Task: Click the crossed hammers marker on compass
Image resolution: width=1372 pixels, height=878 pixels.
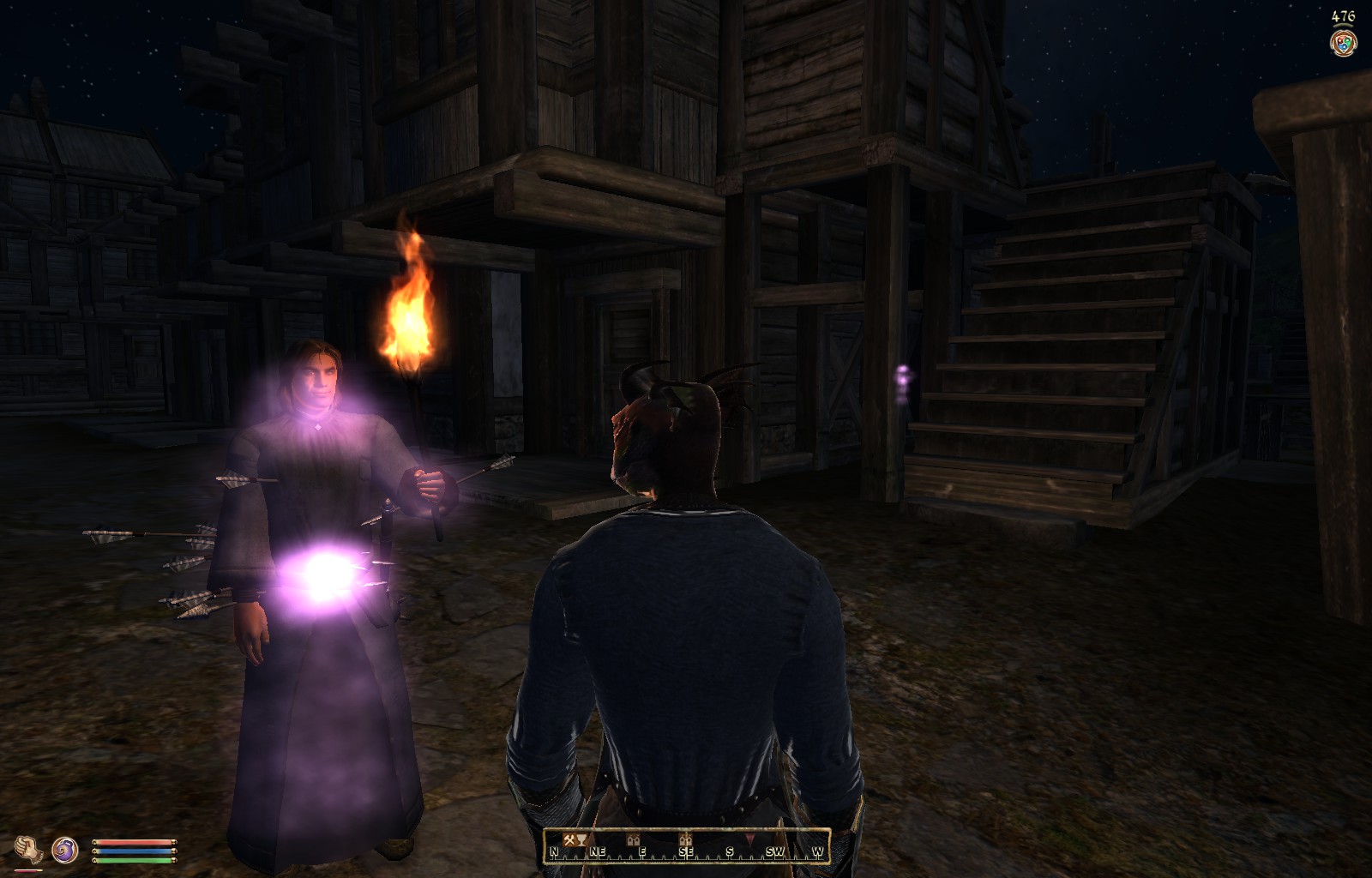Action: click(569, 839)
